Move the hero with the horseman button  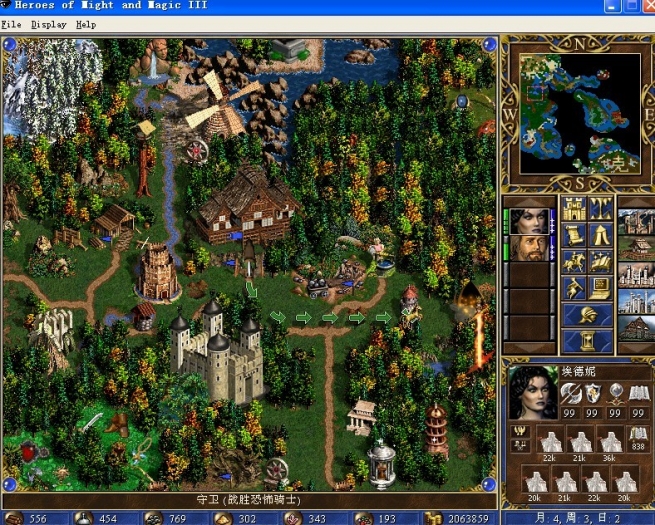[574, 262]
